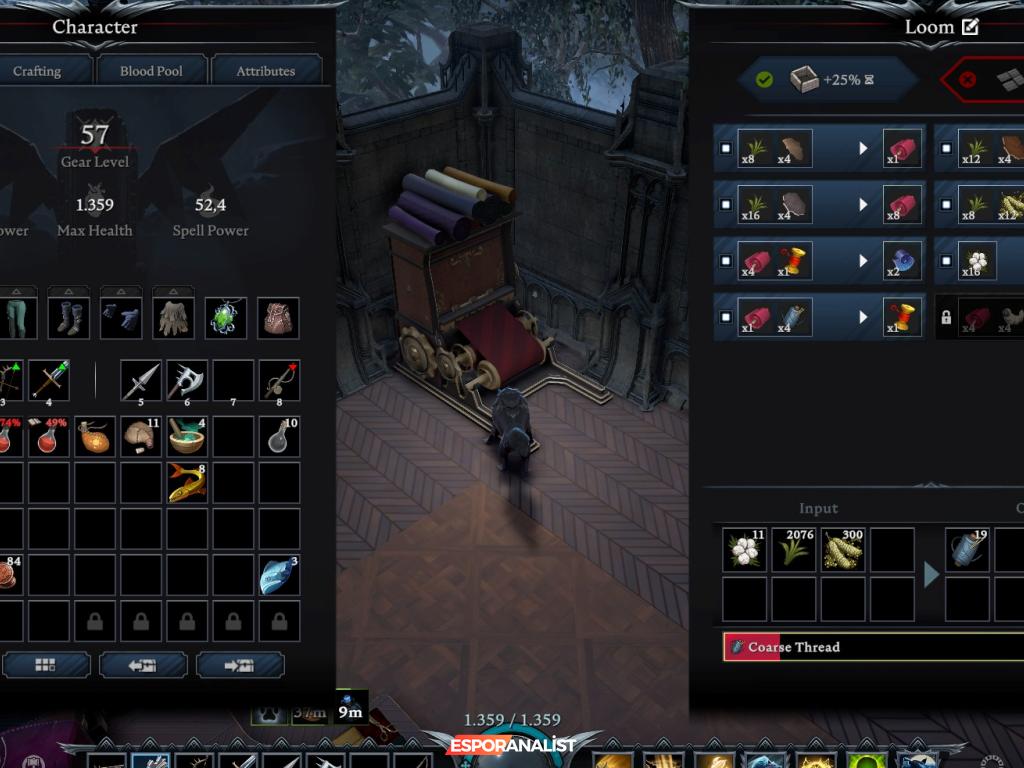Choose the spear weapon slot
The width and height of the screenshot is (1024, 768).
coord(141,380)
